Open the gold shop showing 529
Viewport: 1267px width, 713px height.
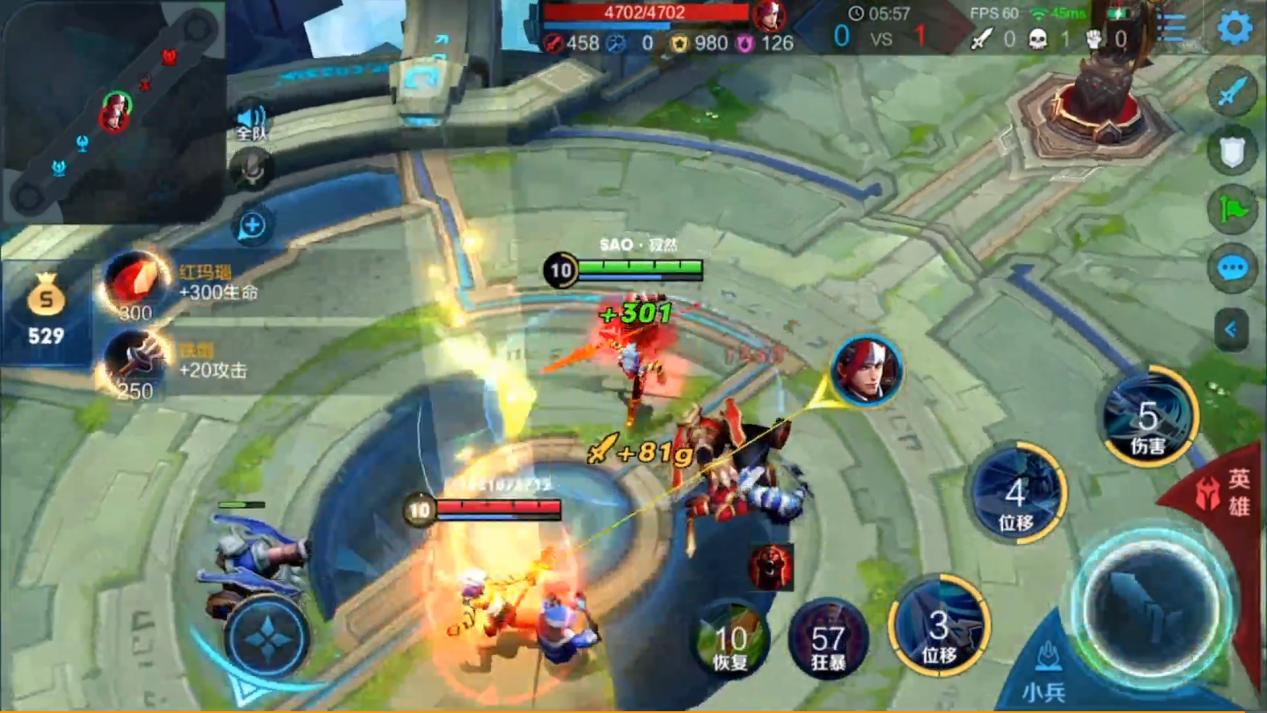(46, 312)
